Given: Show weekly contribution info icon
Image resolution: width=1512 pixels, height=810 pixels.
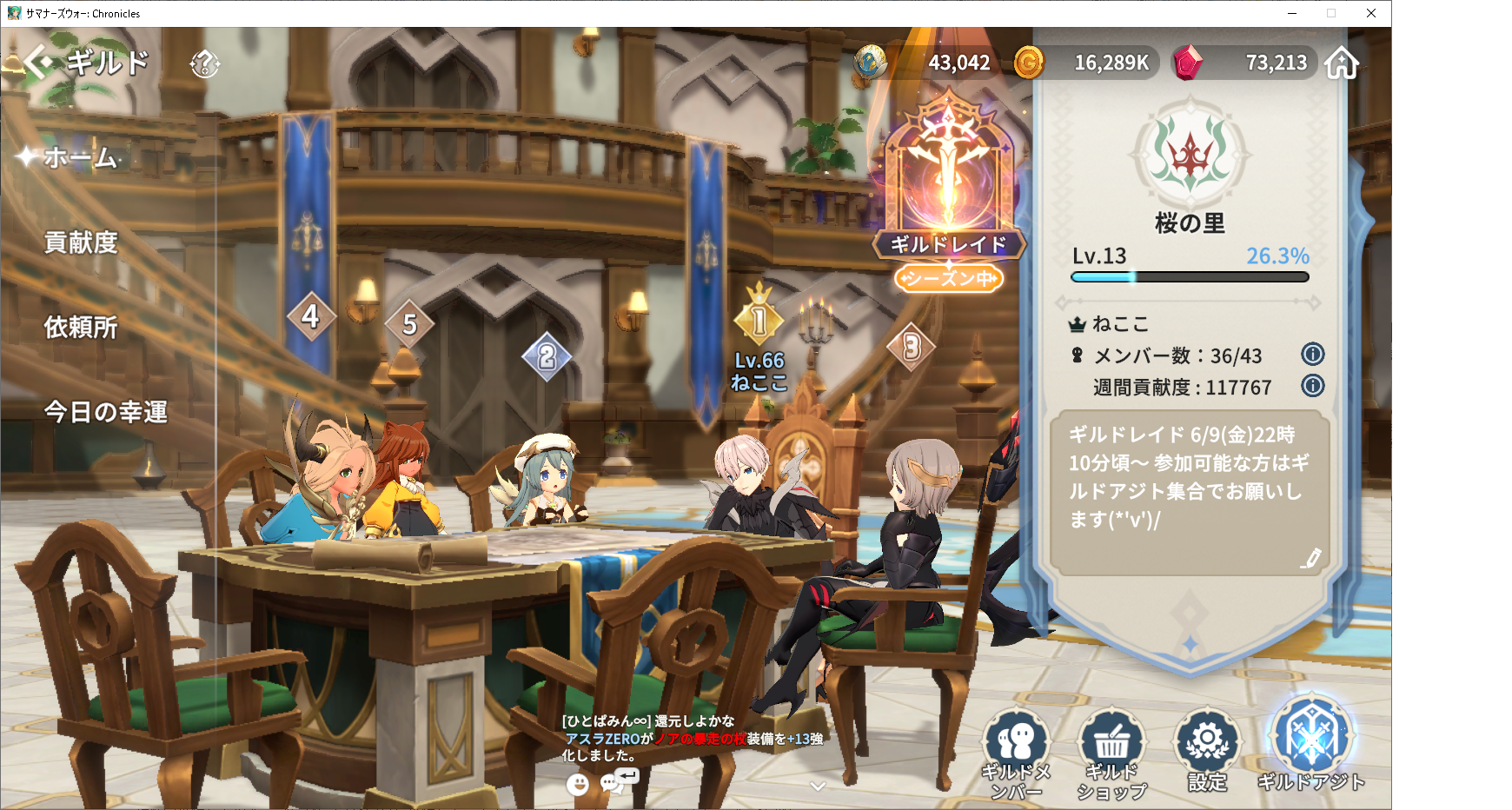Looking at the screenshot, I should (x=1312, y=385).
